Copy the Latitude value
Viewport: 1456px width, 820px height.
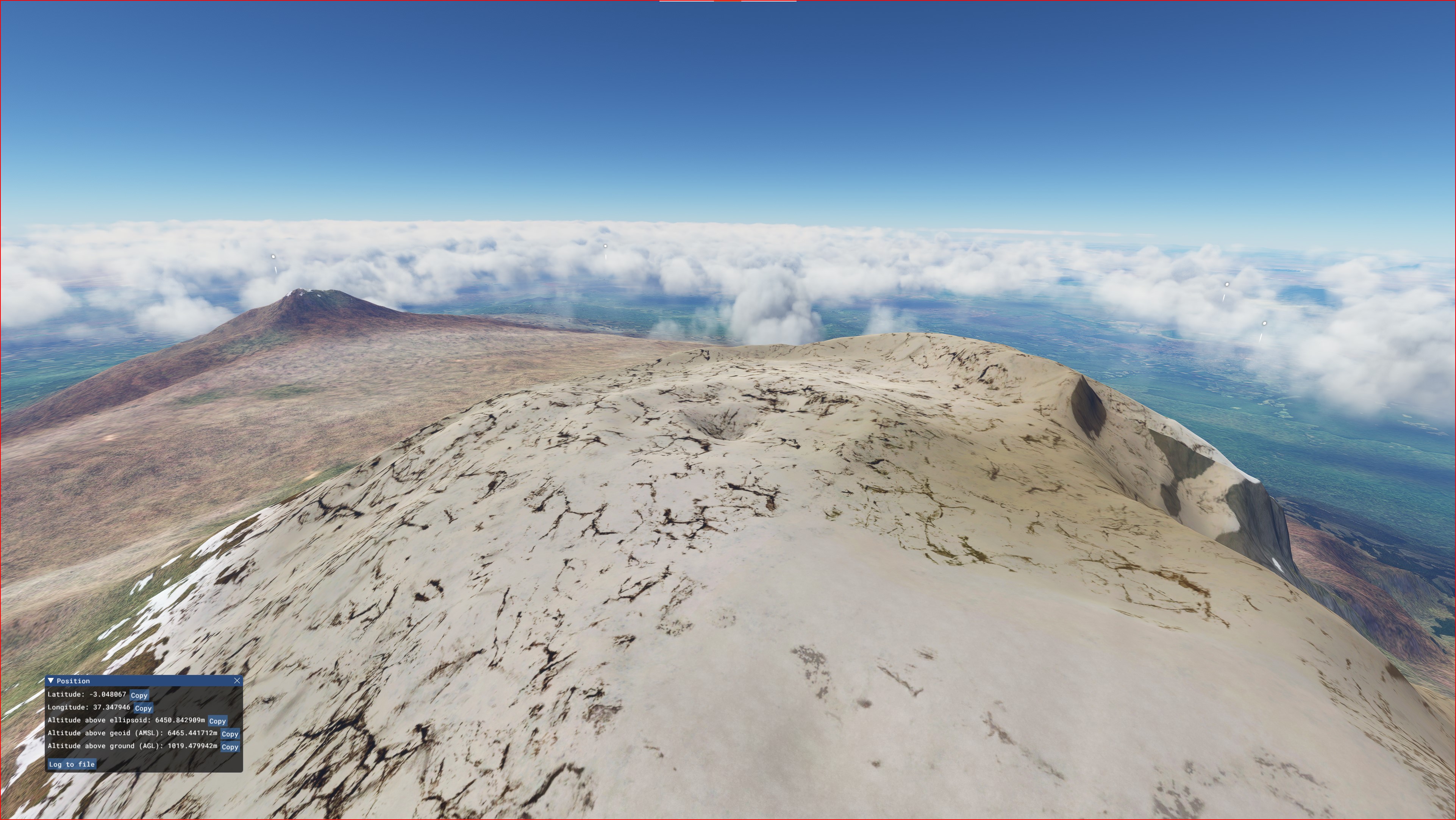click(139, 695)
